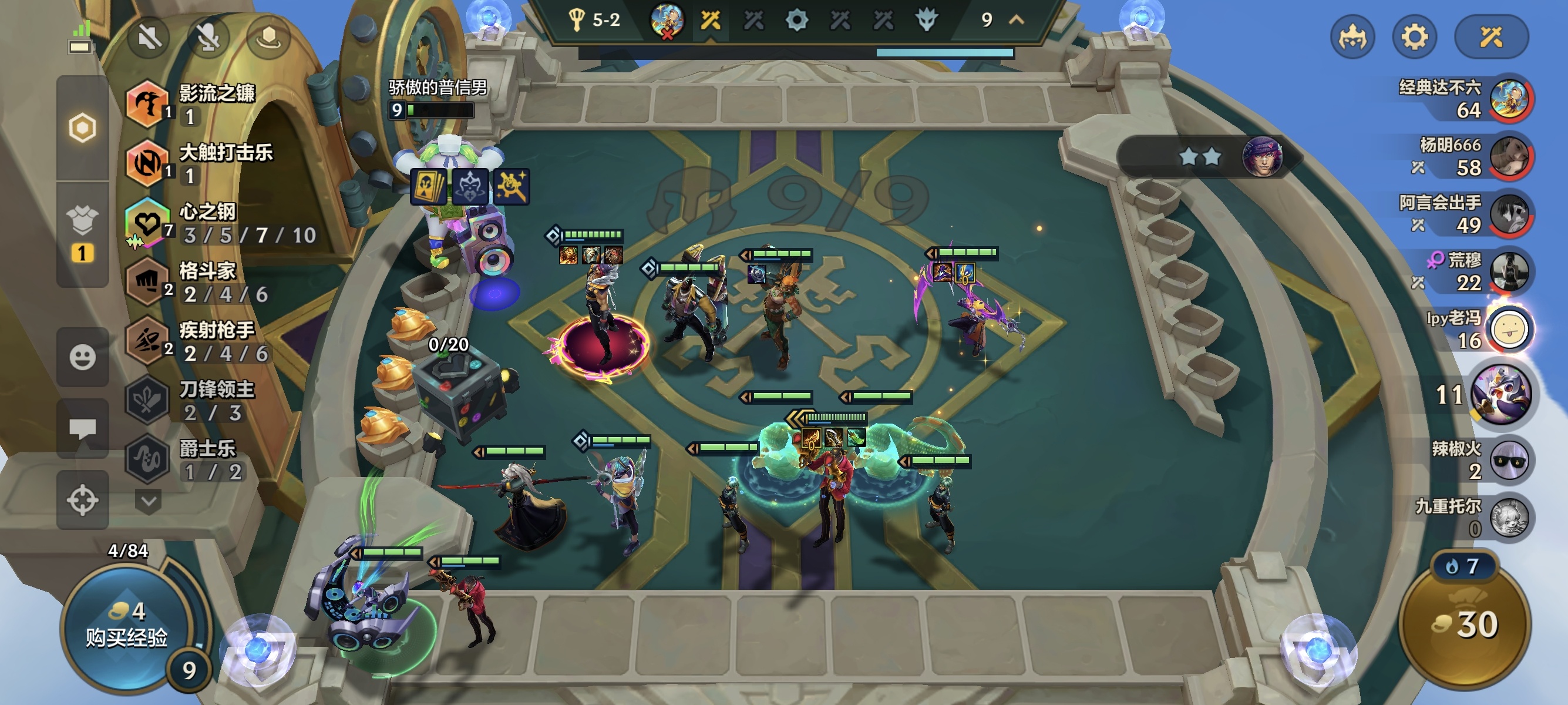Open the chat speech bubble

82,428
